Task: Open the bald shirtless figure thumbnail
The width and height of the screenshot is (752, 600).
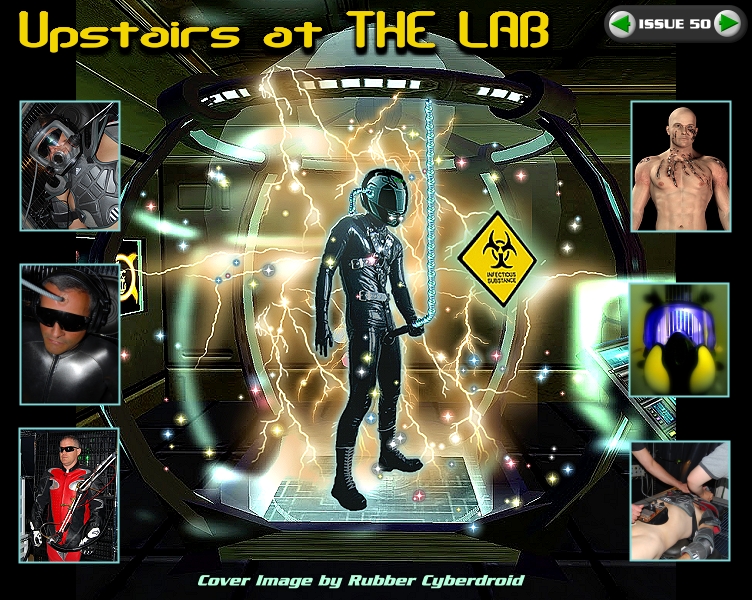Action: tap(680, 166)
